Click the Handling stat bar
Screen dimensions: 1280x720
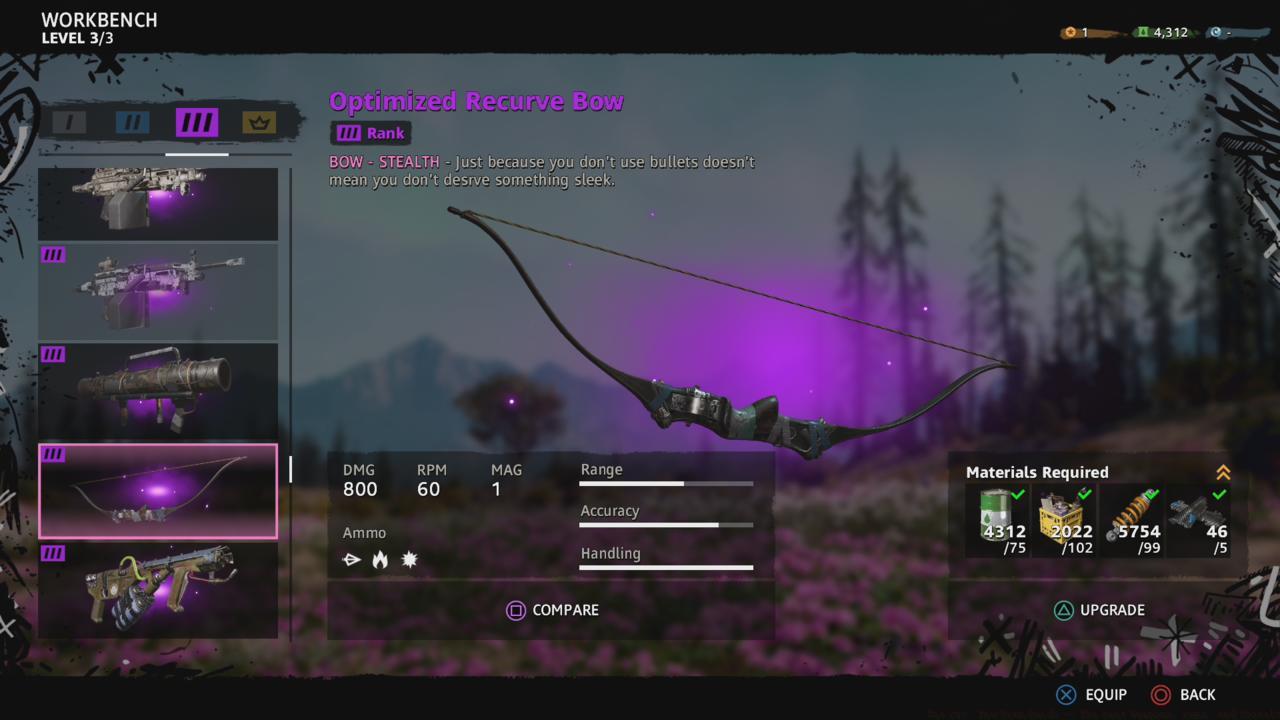(x=666, y=566)
